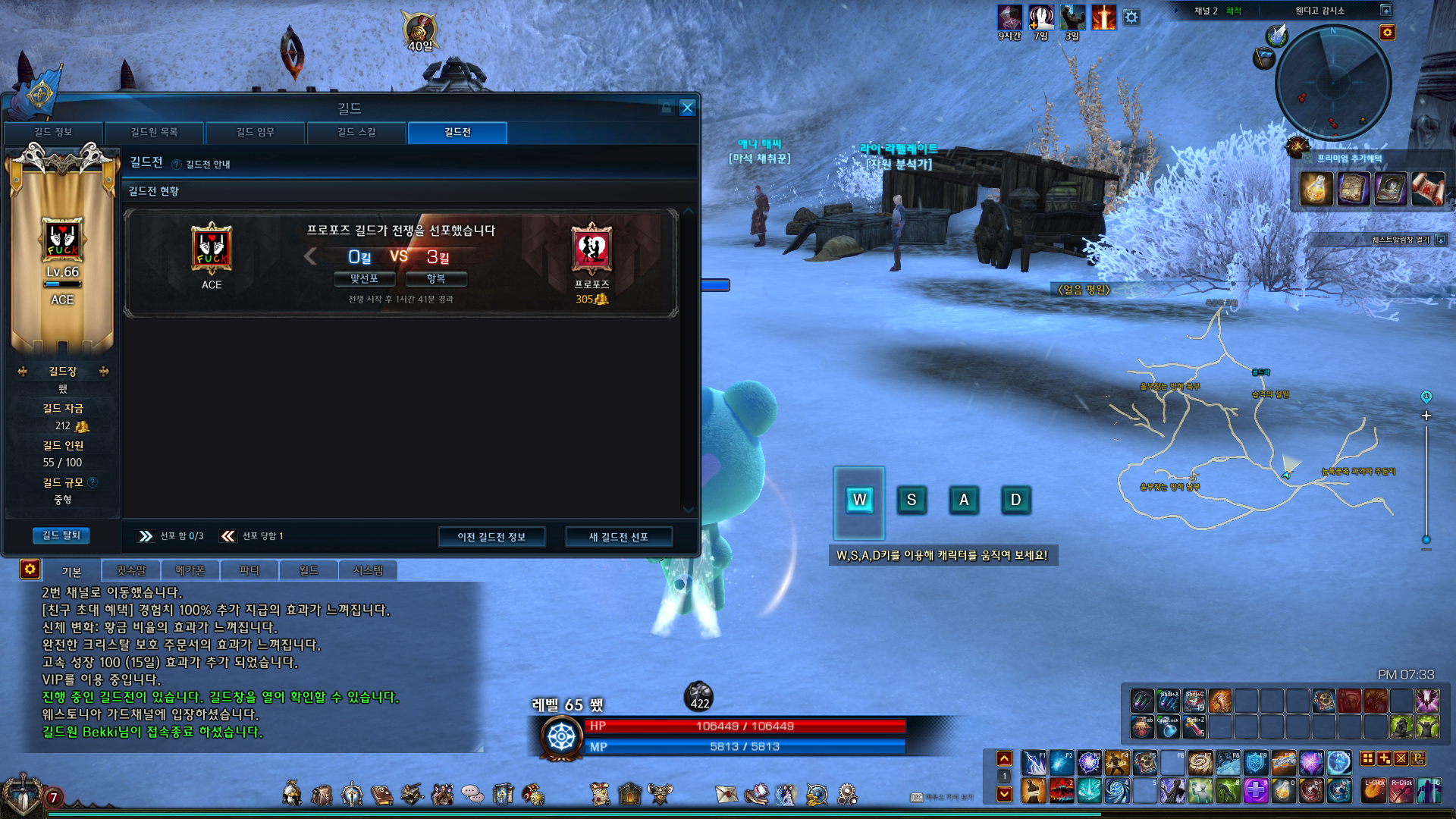Choose the 항복 surrender button
1456x819 pixels.
pyautogui.click(x=436, y=279)
